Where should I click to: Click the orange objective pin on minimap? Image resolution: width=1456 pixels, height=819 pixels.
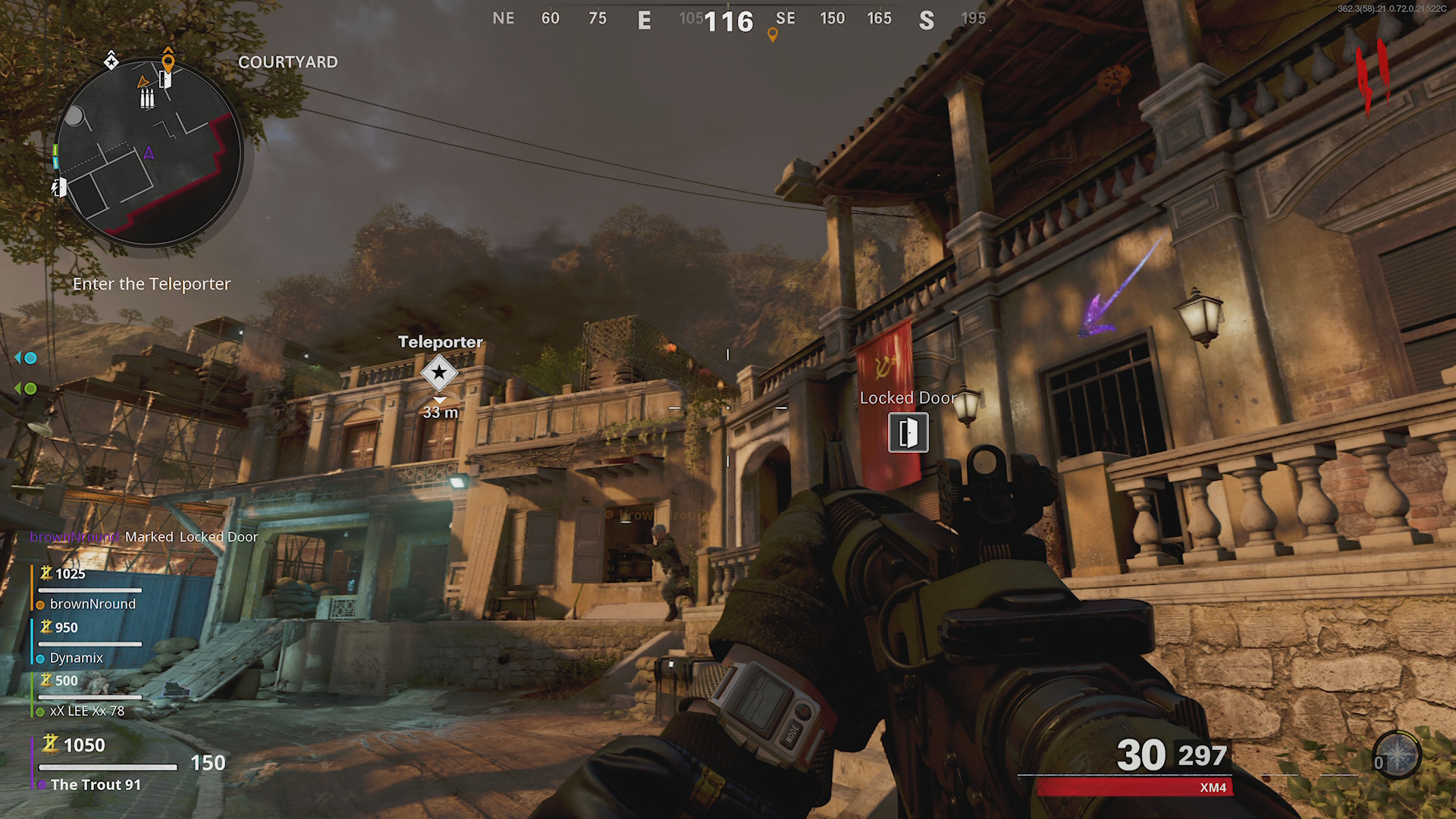(168, 61)
